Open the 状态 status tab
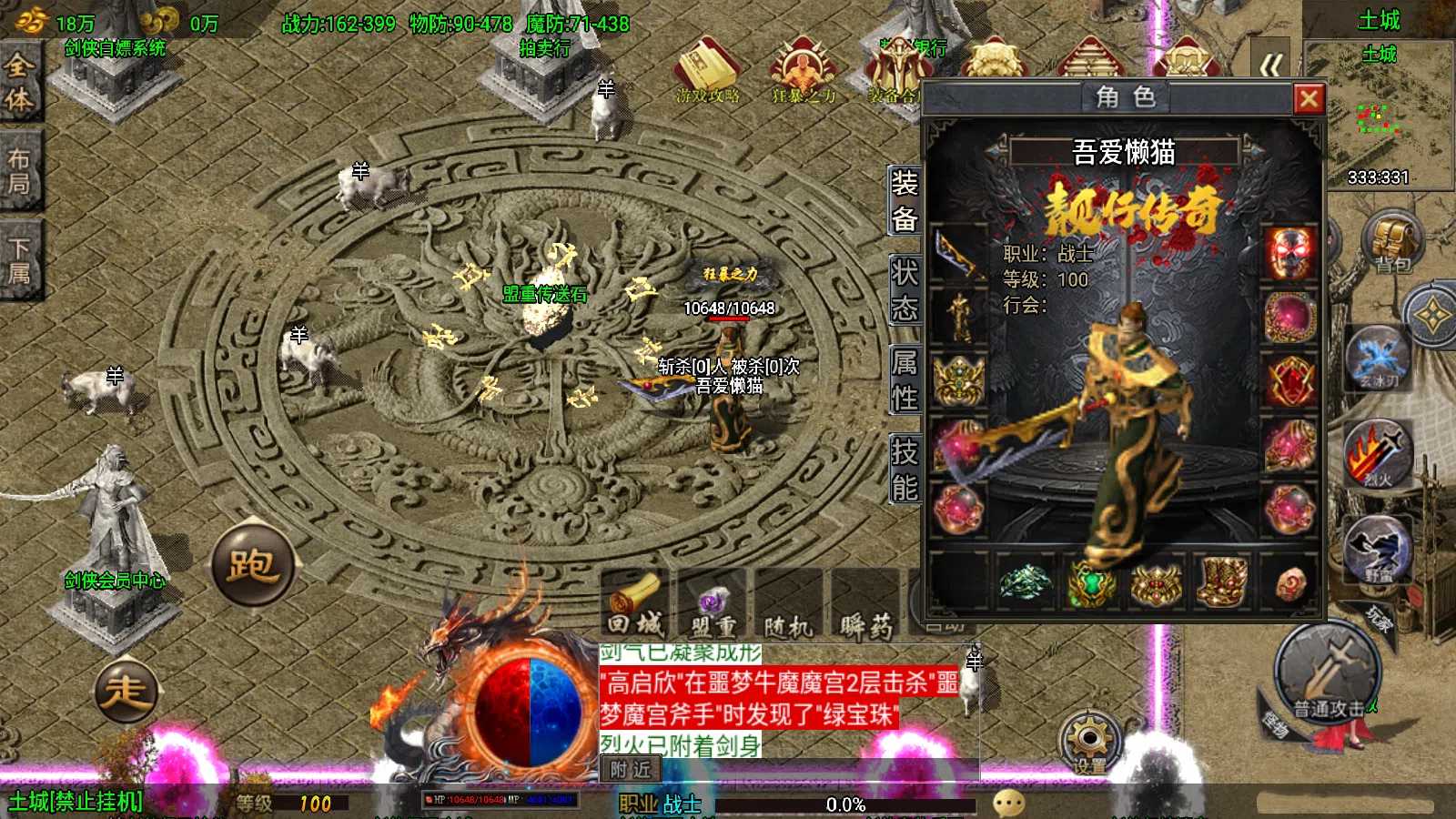This screenshot has width=1456, height=819. tap(904, 290)
